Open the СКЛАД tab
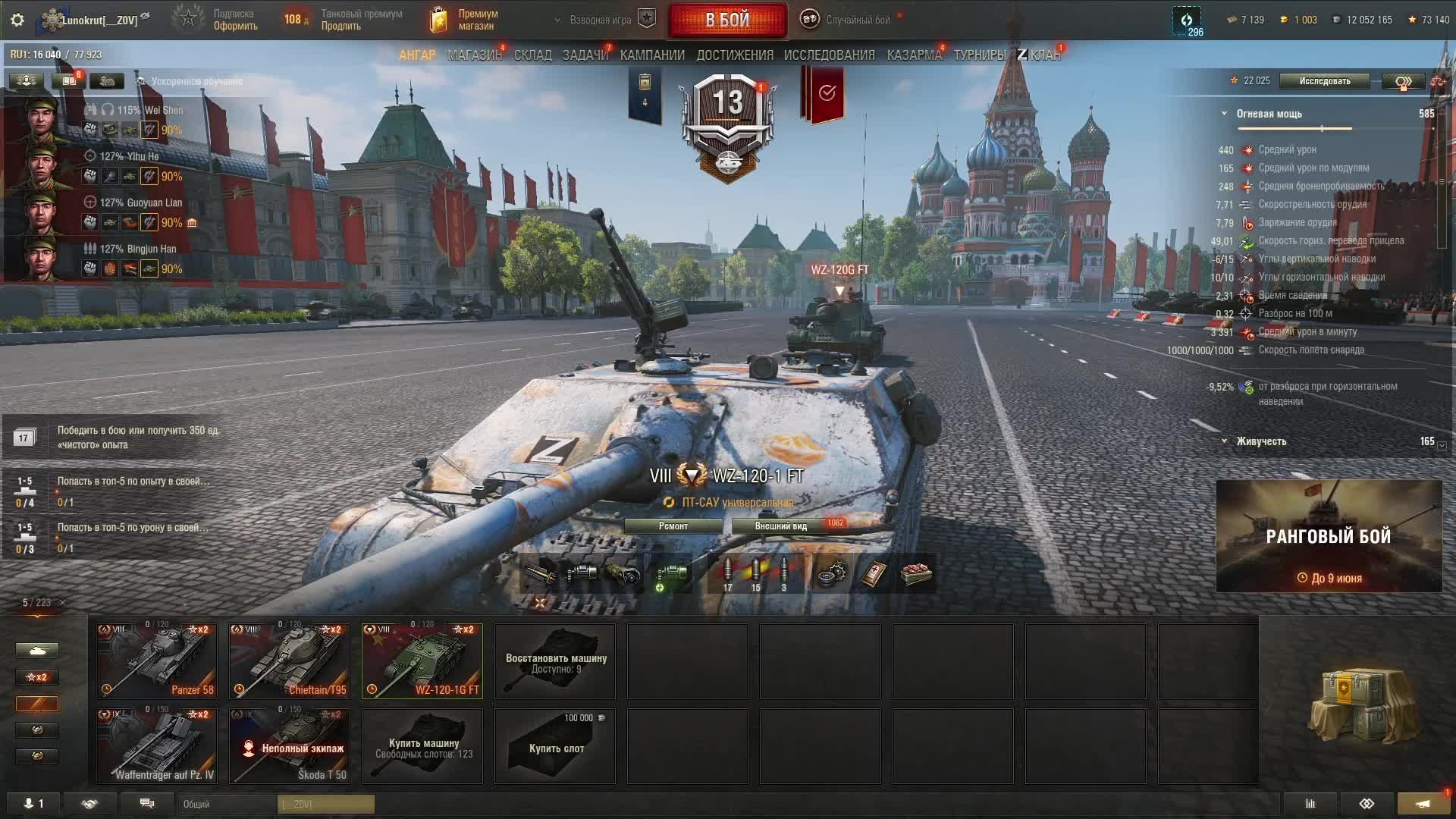Screen dimensions: 1456x819 click(x=532, y=55)
